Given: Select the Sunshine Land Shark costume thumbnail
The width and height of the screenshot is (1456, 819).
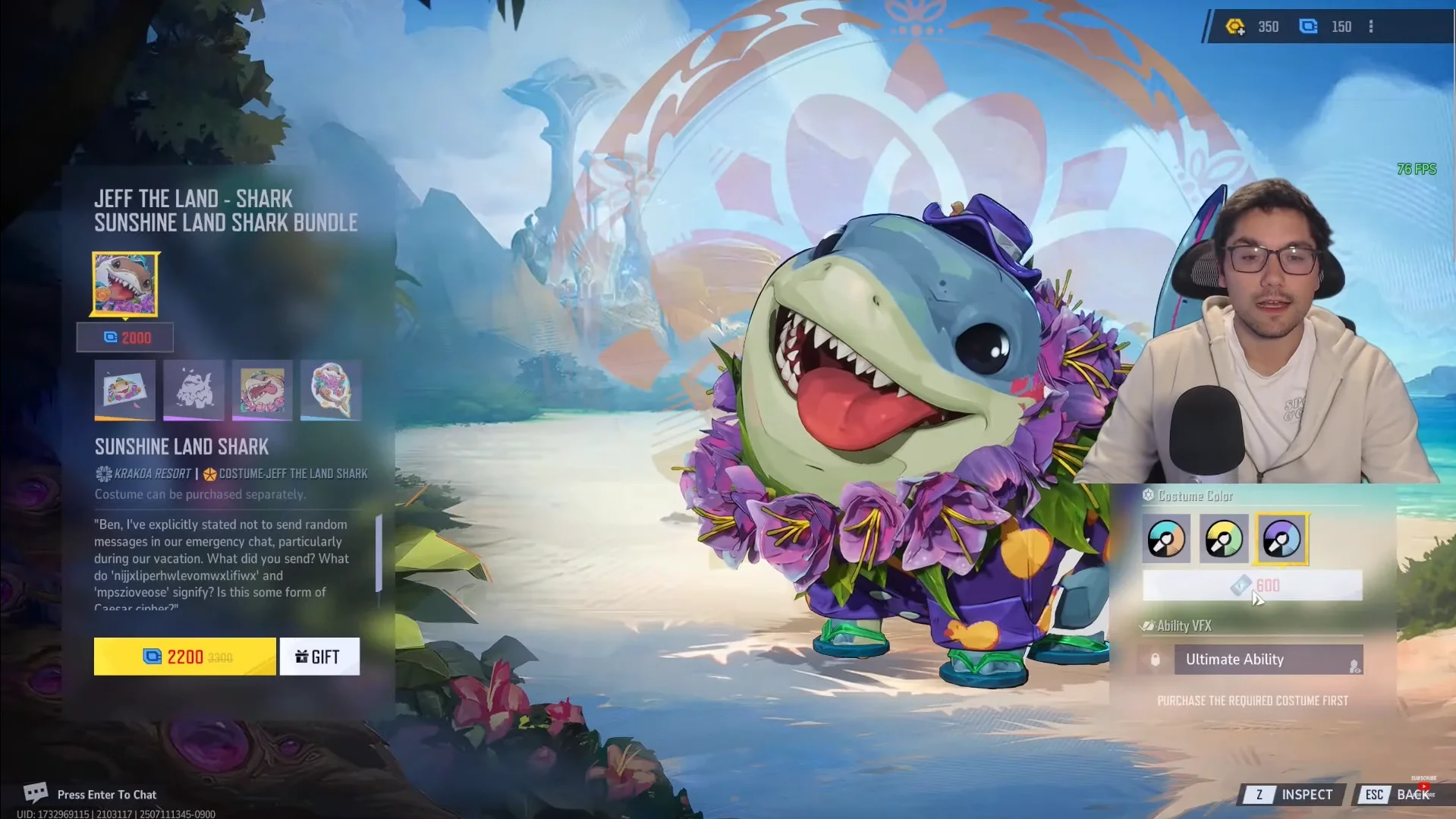Looking at the screenshot, I should coord(125,284).
